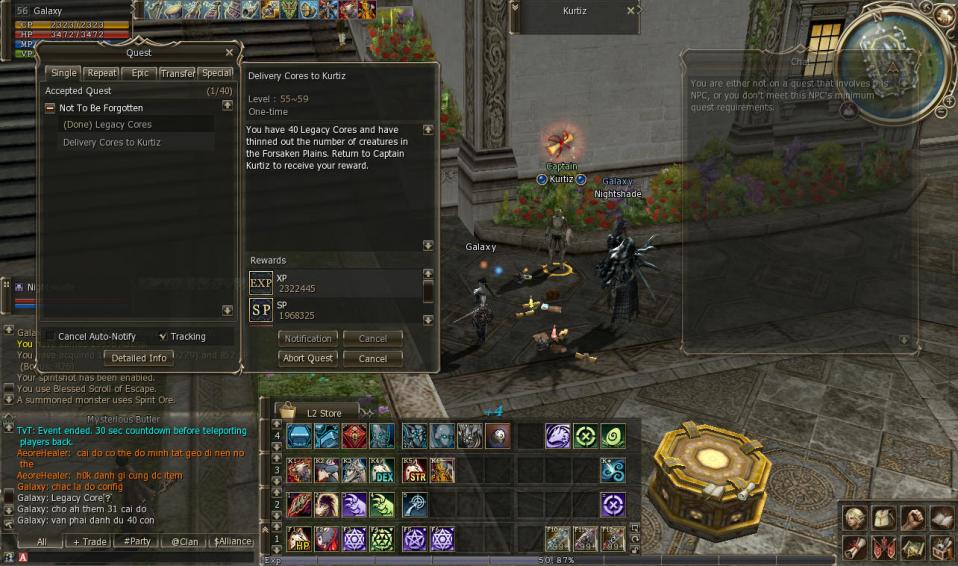Close the Quest window
Viewport: 958px width, 566px height.
click(x=229, y=53)
